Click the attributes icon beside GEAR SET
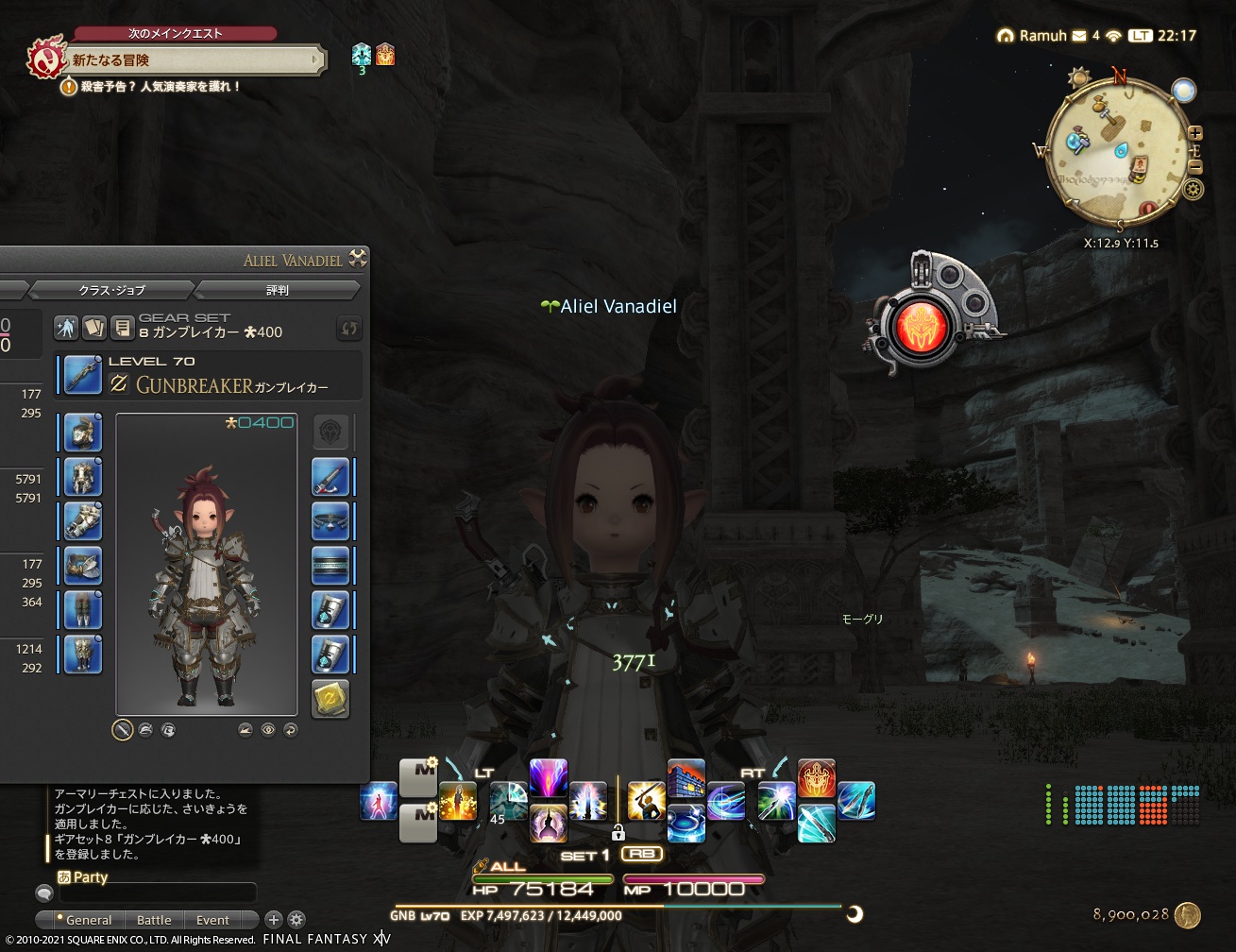Viewport: 1236px width, 952px height. tap(64, 326)
